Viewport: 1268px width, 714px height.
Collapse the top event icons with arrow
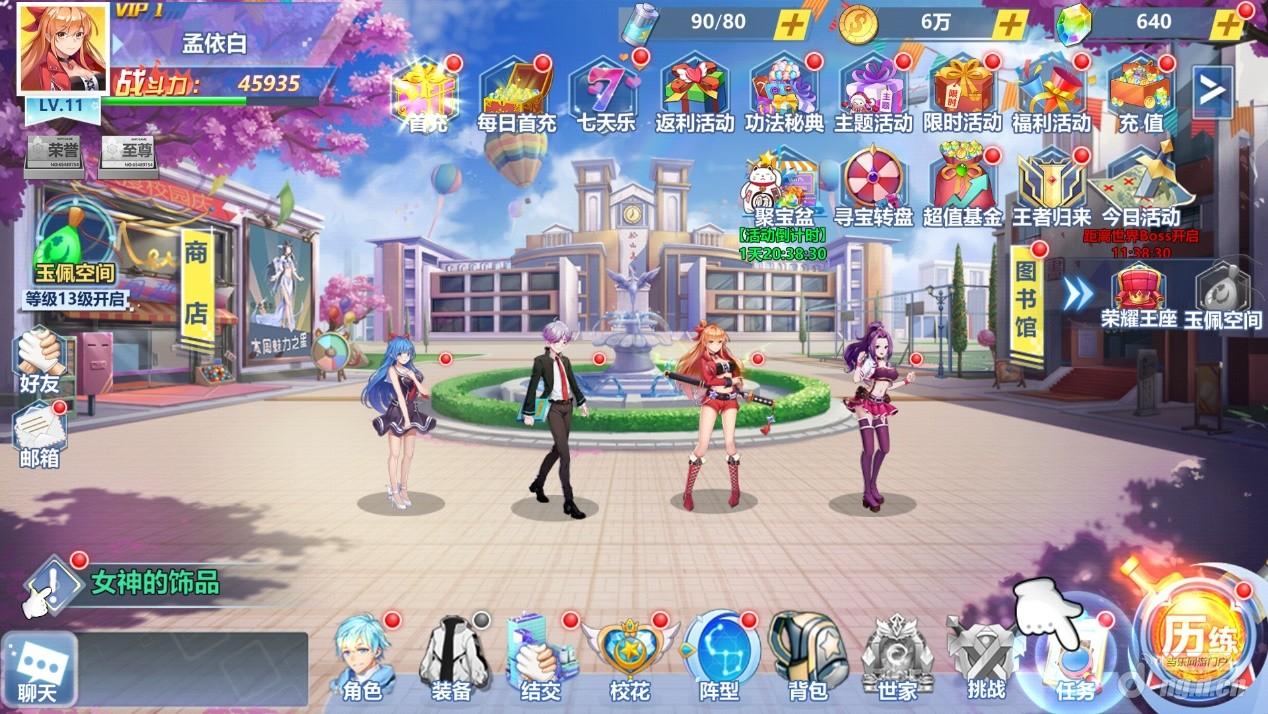[x=1212, y=92]
